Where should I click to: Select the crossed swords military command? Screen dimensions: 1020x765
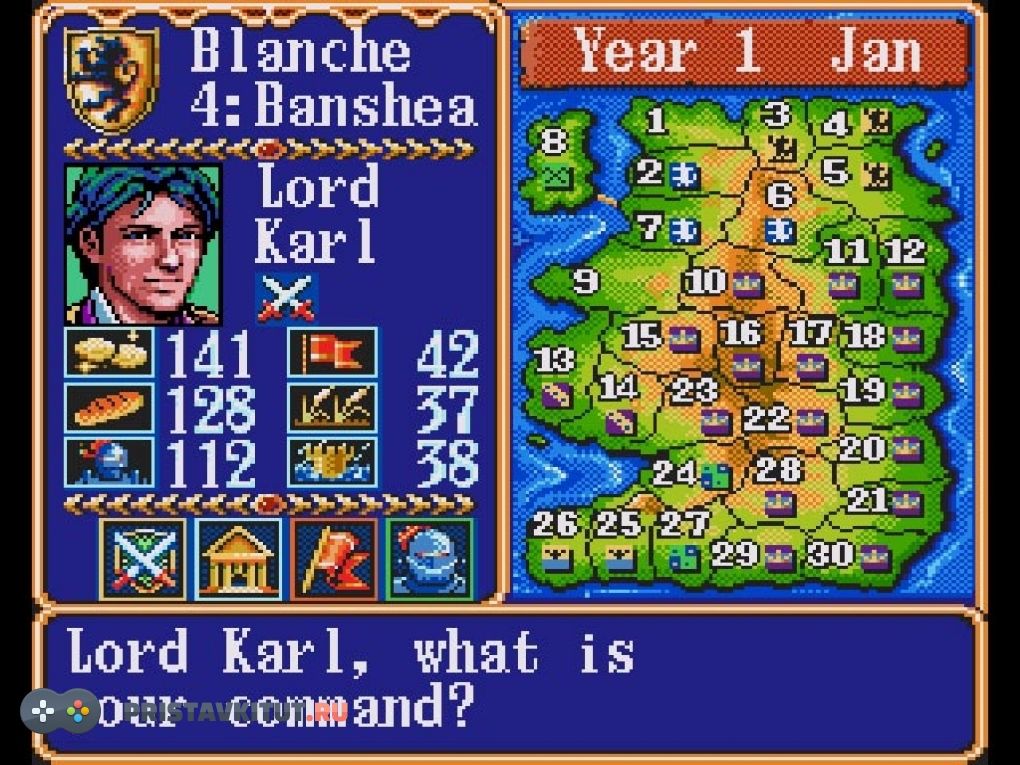tap(143, 558)
